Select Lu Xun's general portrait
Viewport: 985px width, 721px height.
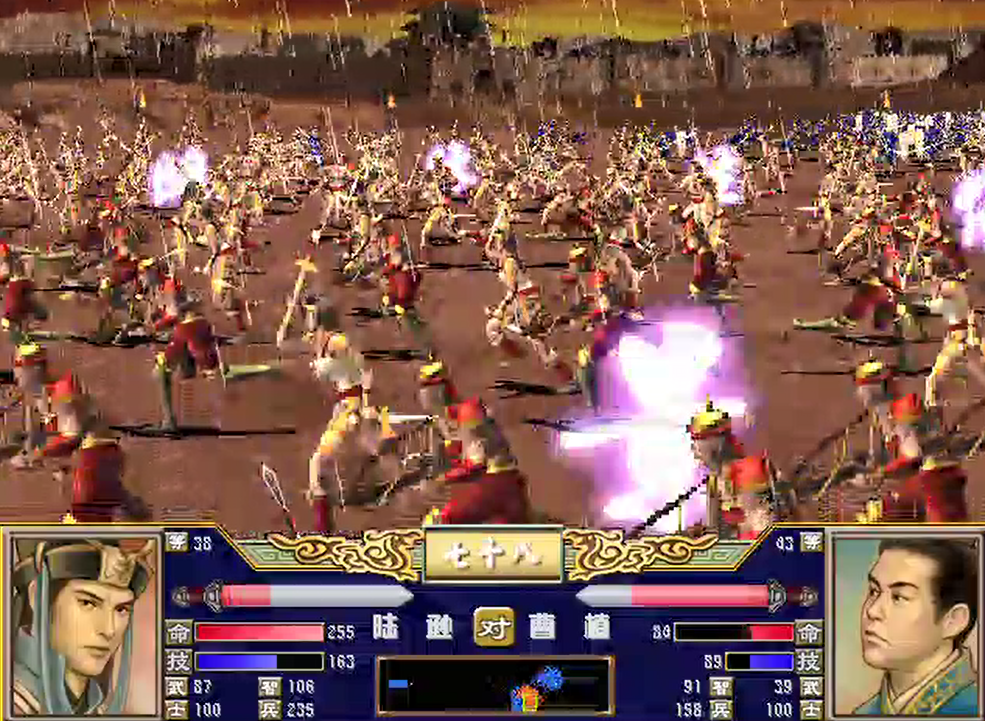coord(83,624)
